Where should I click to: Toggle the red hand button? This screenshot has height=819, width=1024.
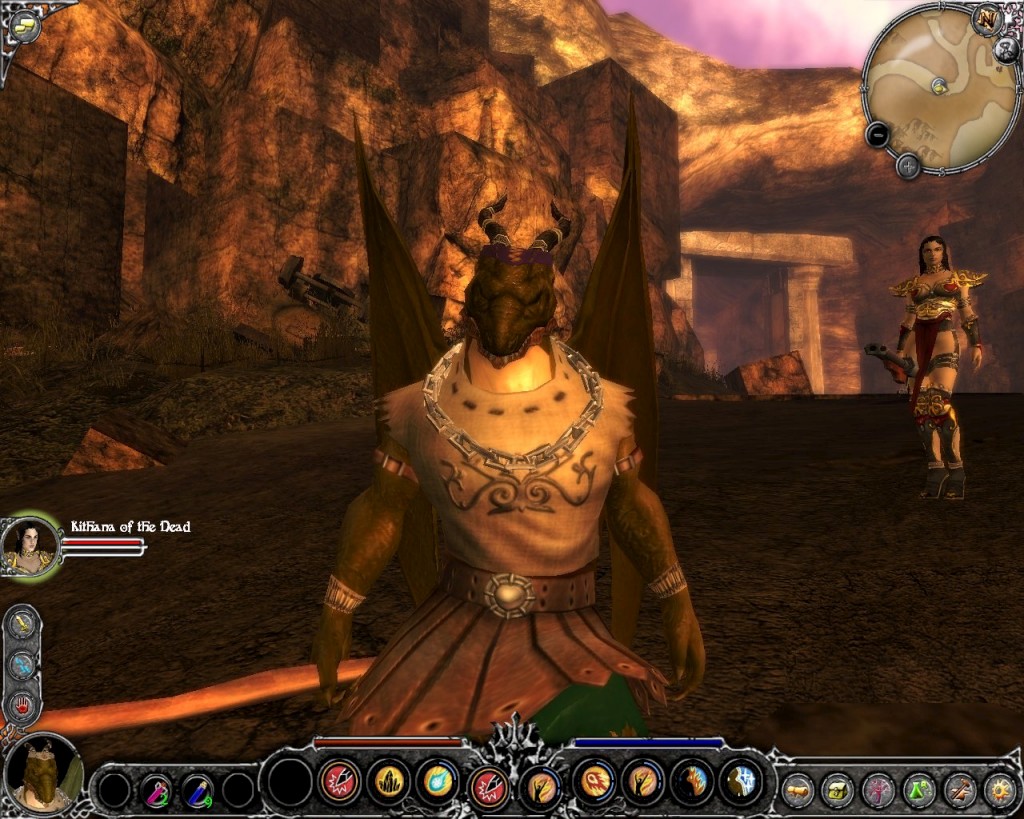click(22, 704)
